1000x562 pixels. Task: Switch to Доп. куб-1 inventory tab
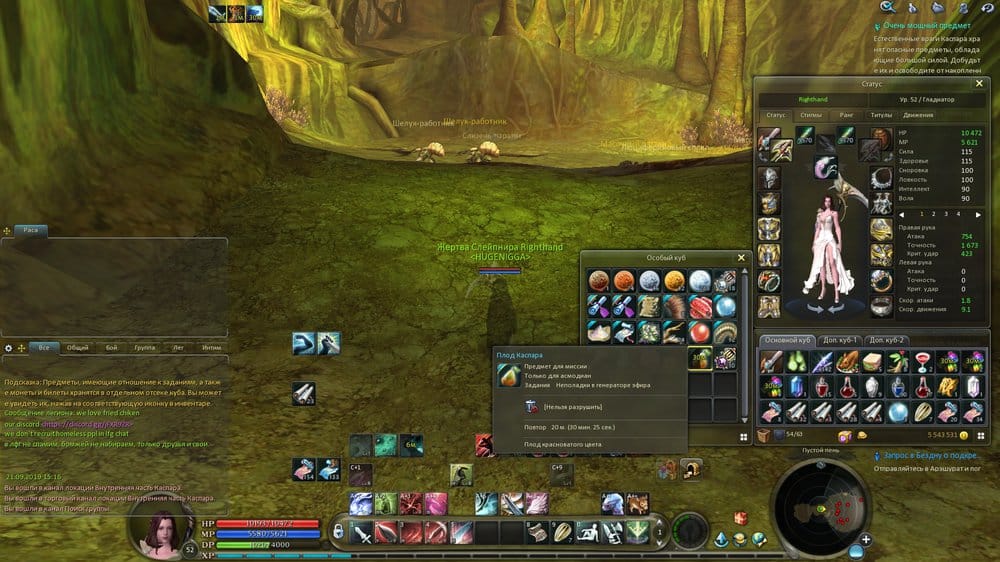point(841,340)
